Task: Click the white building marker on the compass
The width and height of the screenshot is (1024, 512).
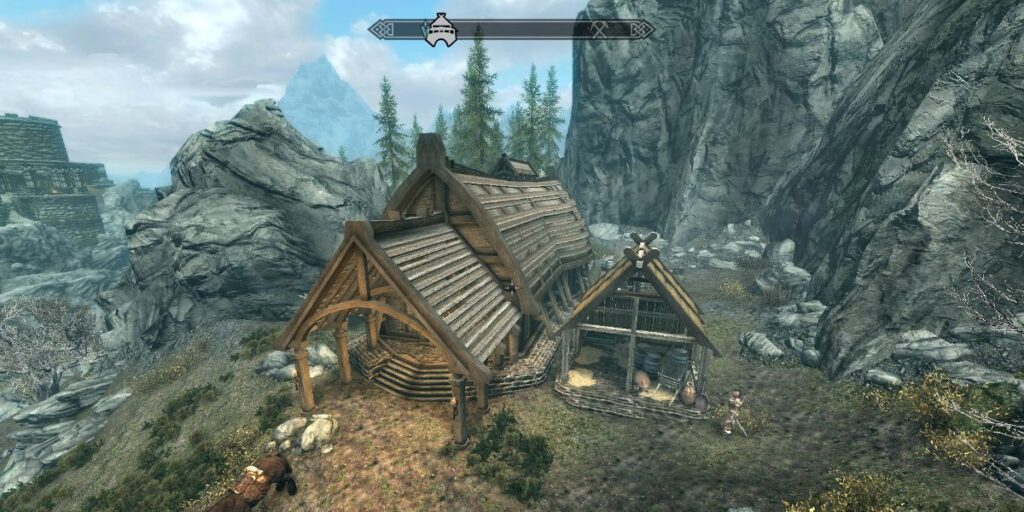Action: 440,30
